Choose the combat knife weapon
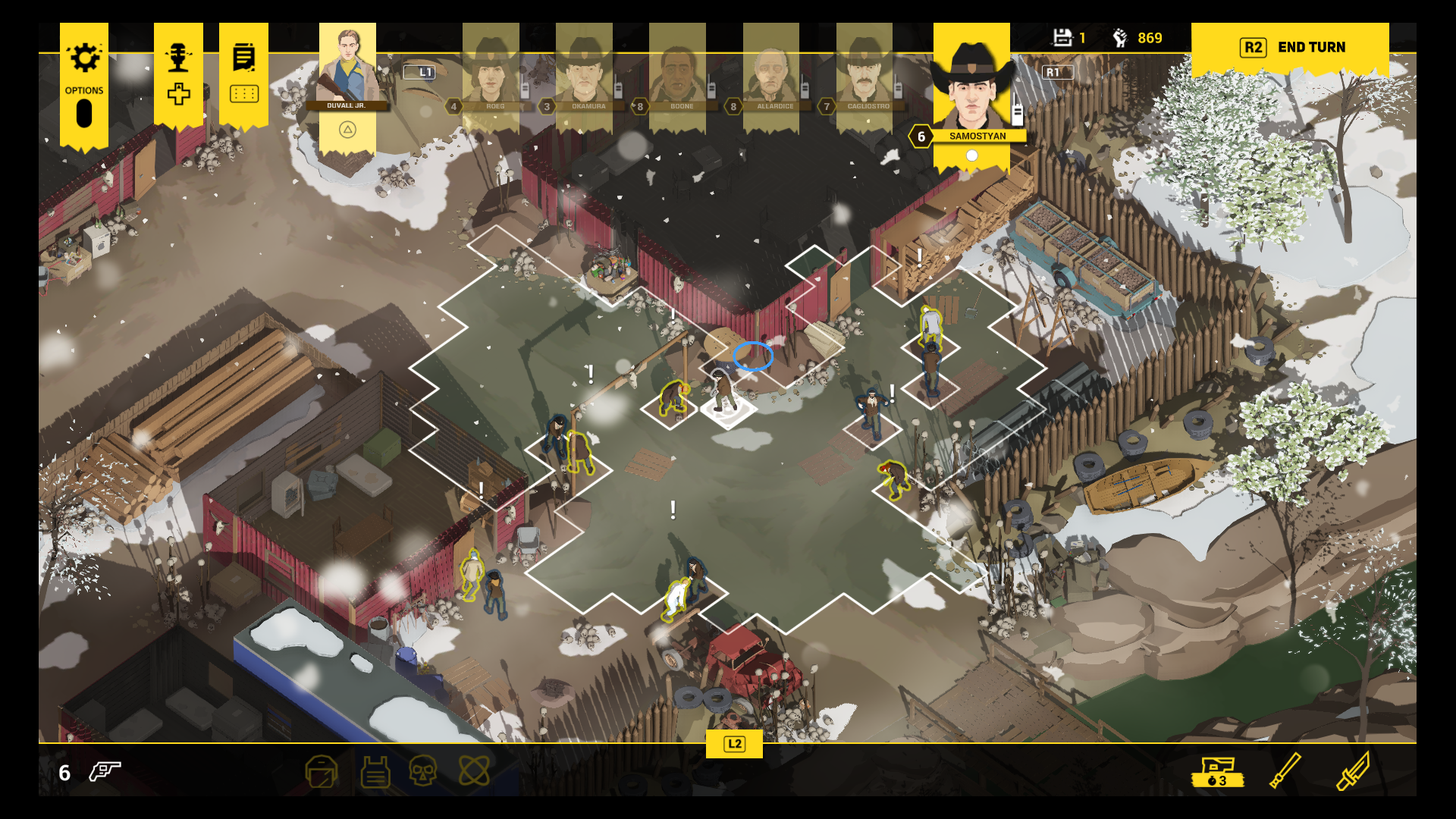This screenshot has width=1456, height=819. [x=1352, y=770]
